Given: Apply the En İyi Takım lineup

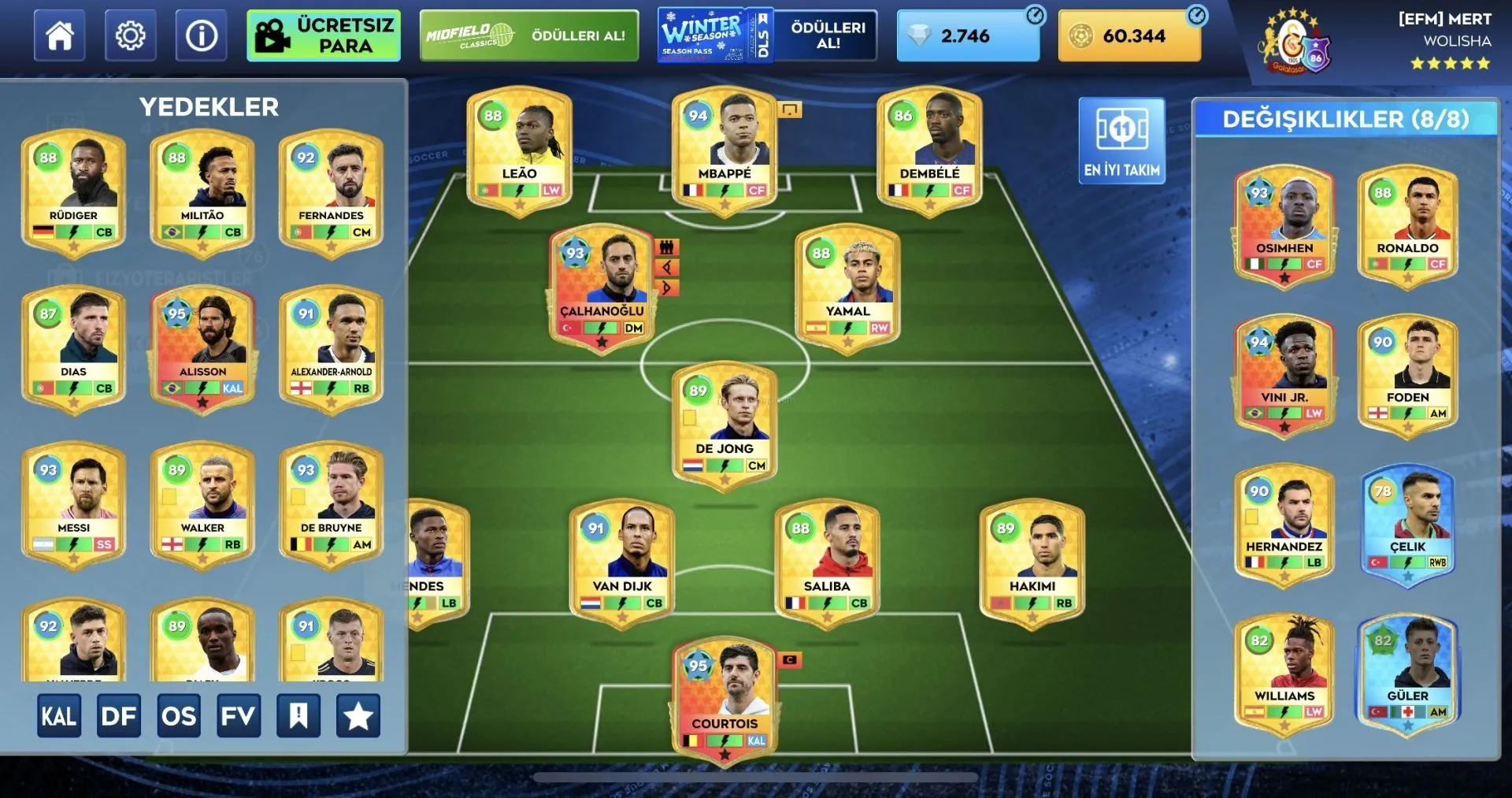Looking at the screenshot, I should (x=1121, y=141).
